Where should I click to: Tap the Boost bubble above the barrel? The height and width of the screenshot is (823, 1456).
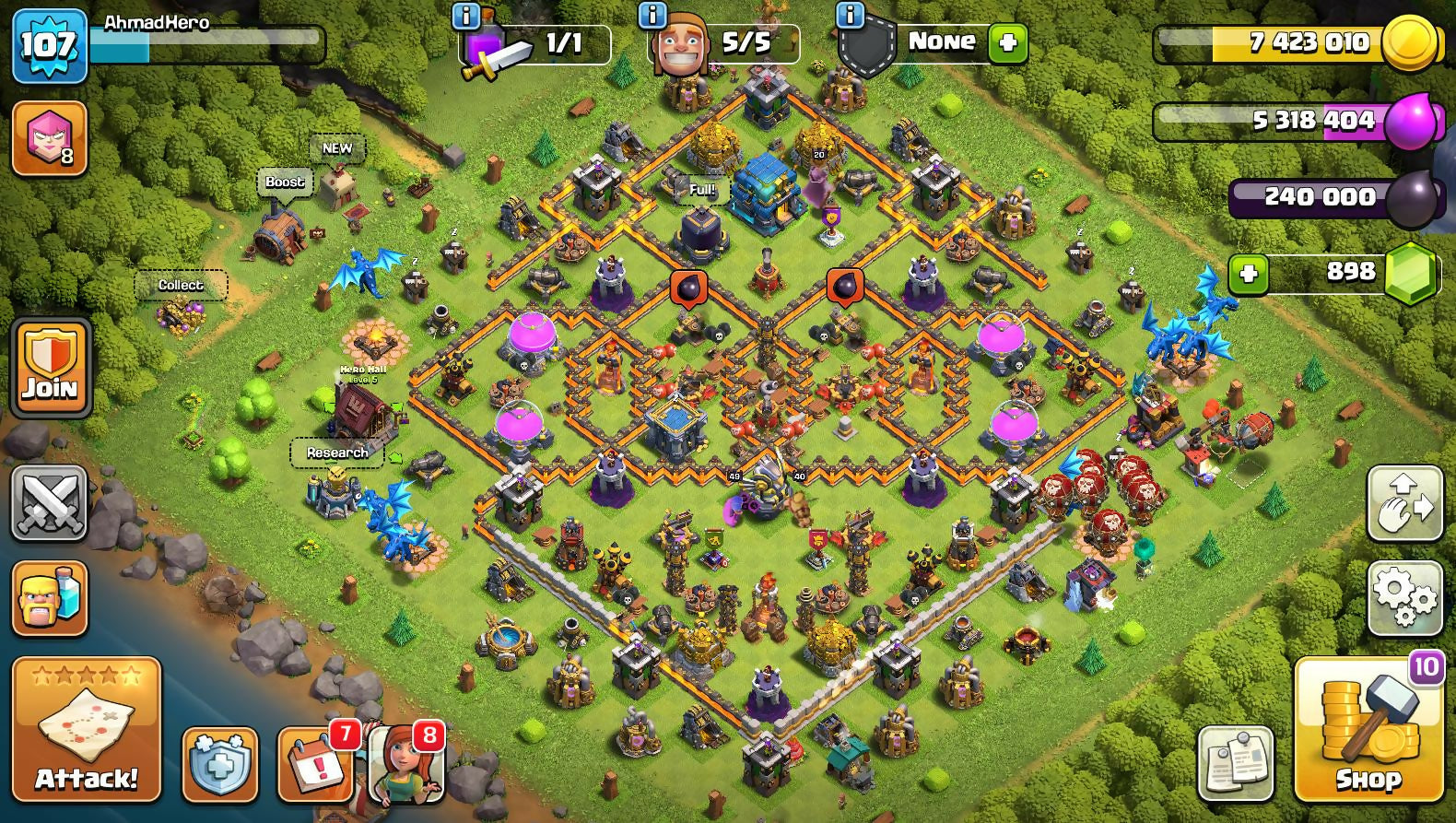coord(285,182)
